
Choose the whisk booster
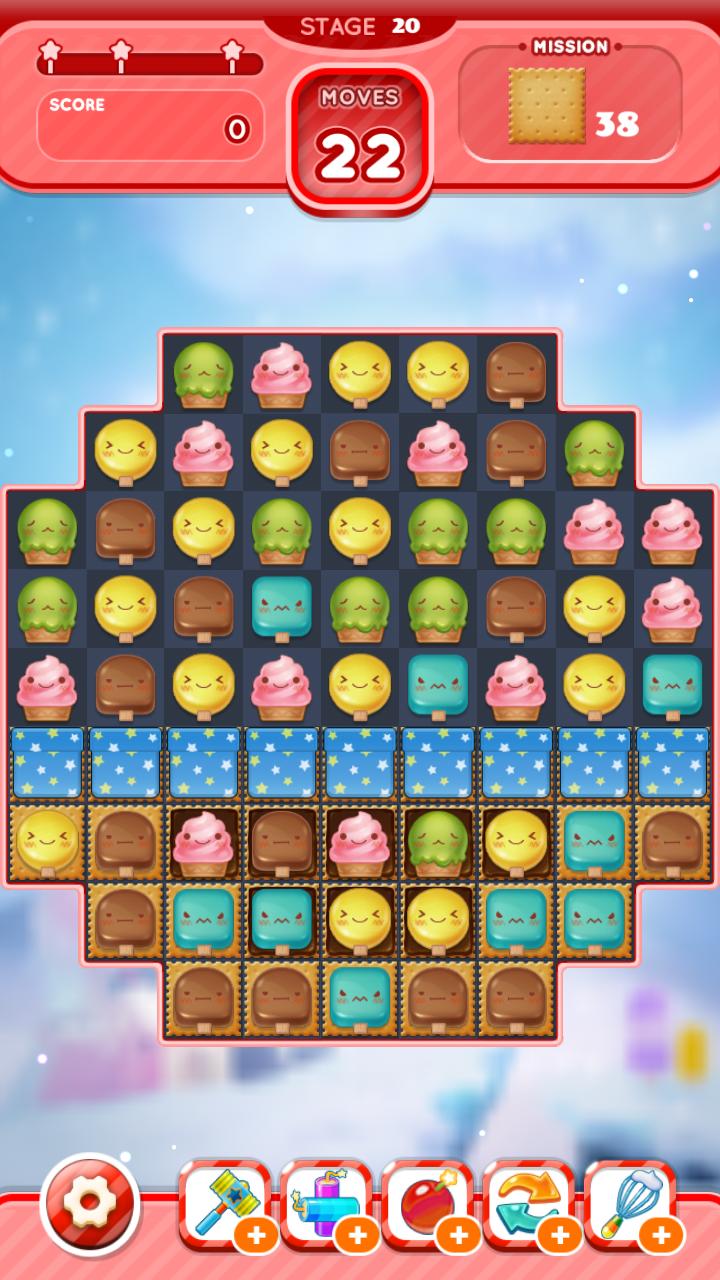click(x=629, y=1204)
